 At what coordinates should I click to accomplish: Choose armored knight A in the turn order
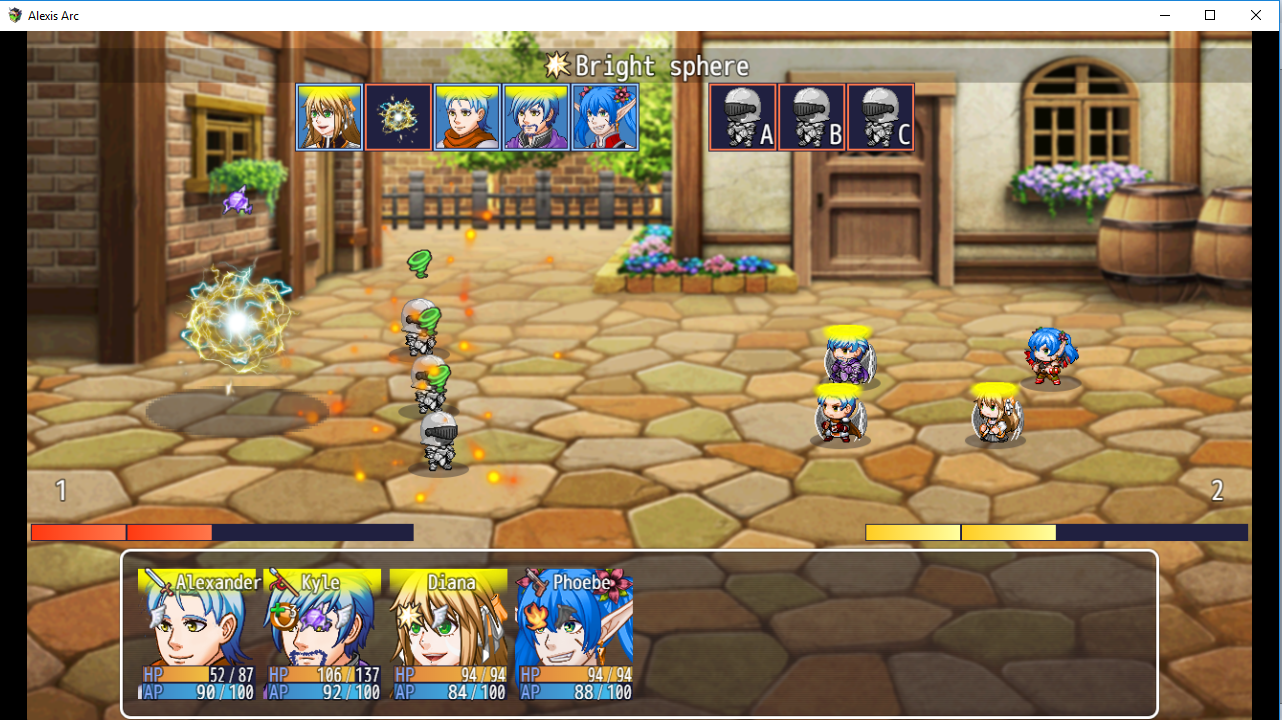743,117
